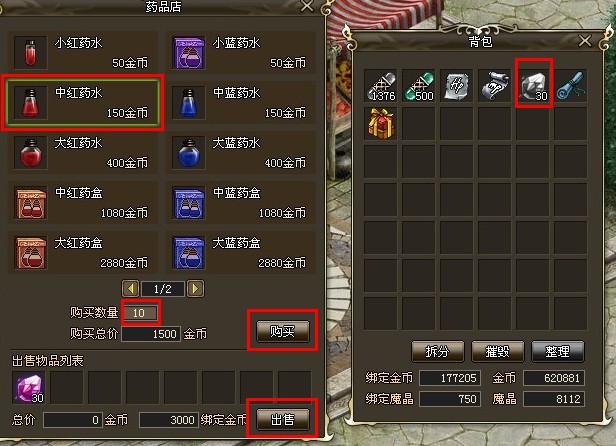Go to the next shop page
The width and height of the screenshot is (616, 446).
(195, 289)
